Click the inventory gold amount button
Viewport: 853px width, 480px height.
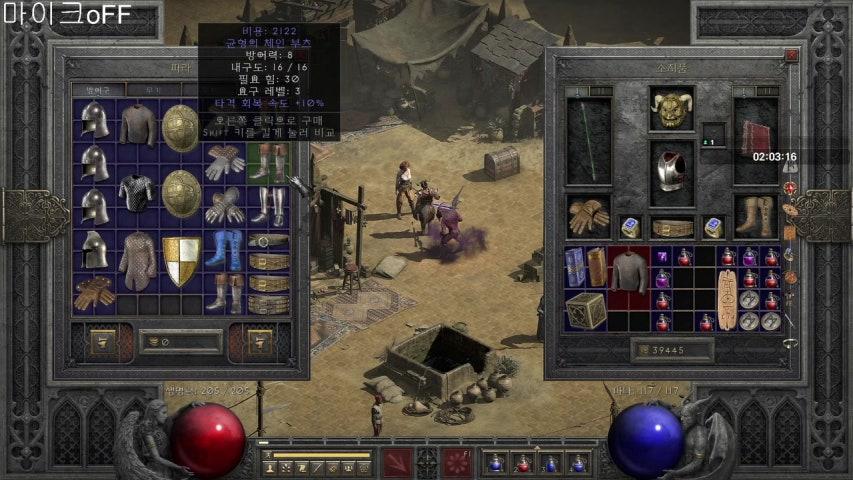pyautogui.click(x=671, y=350)
